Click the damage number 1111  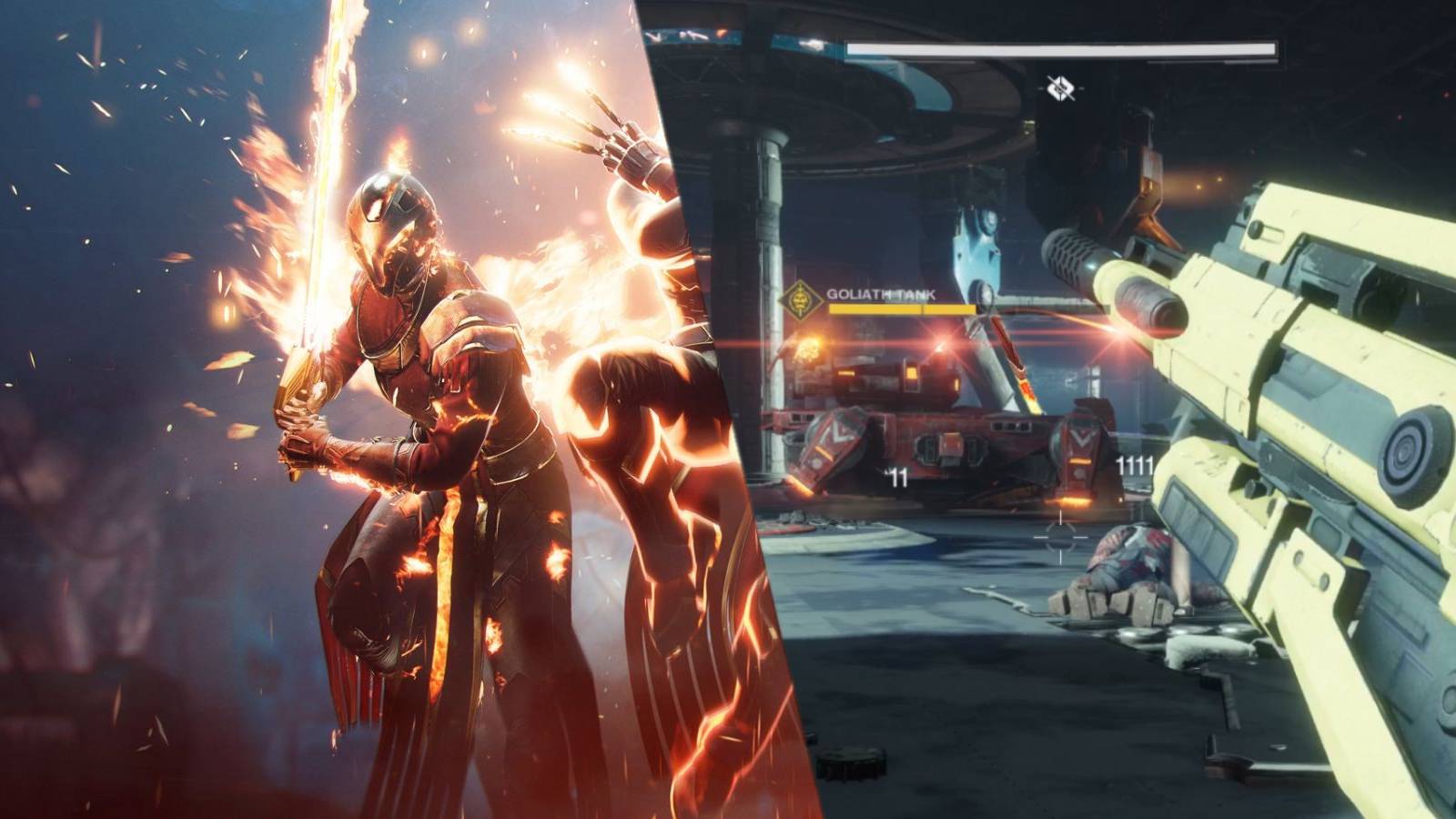(x=1133, y=464)
